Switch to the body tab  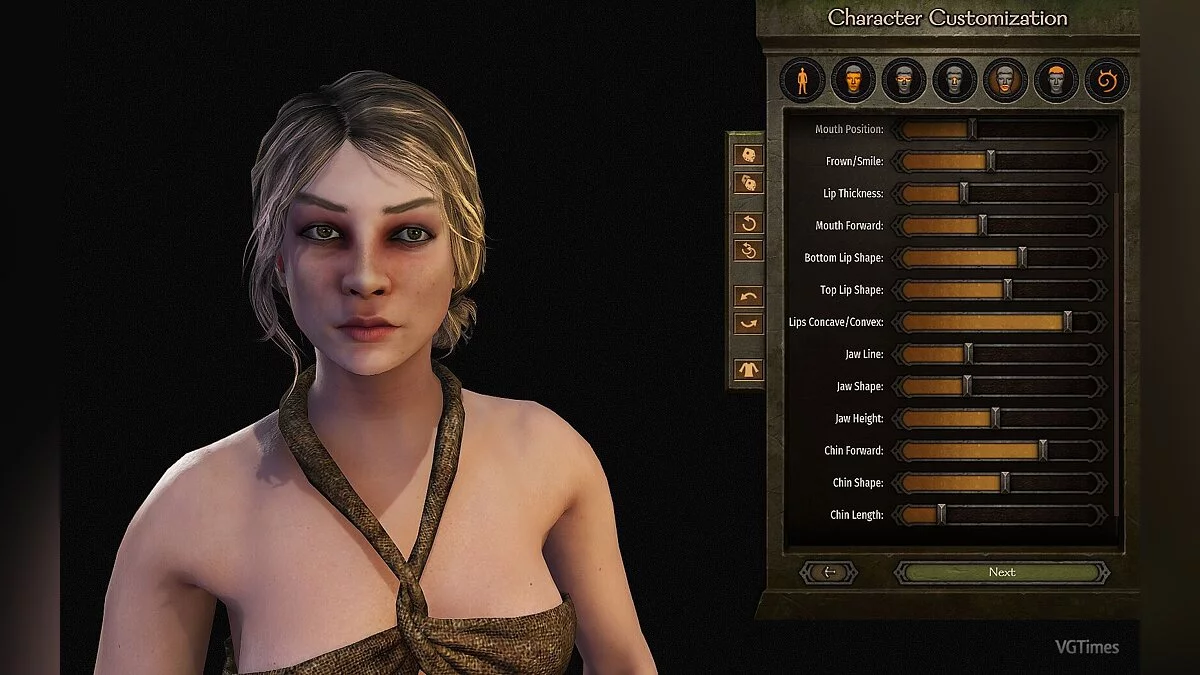coord(802,80)
